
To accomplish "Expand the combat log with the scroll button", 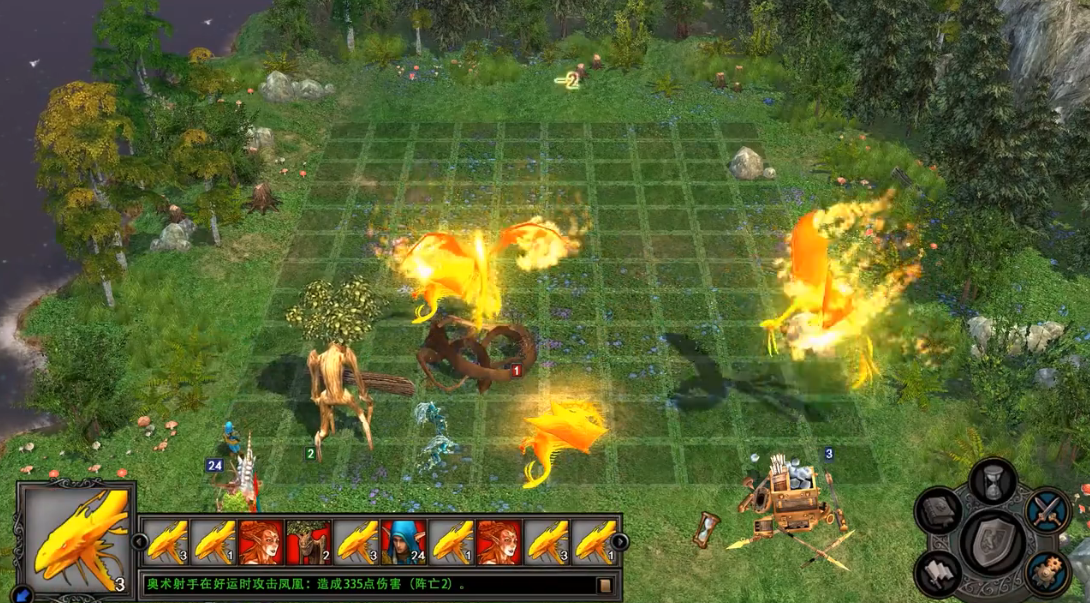I will (605, 585).
